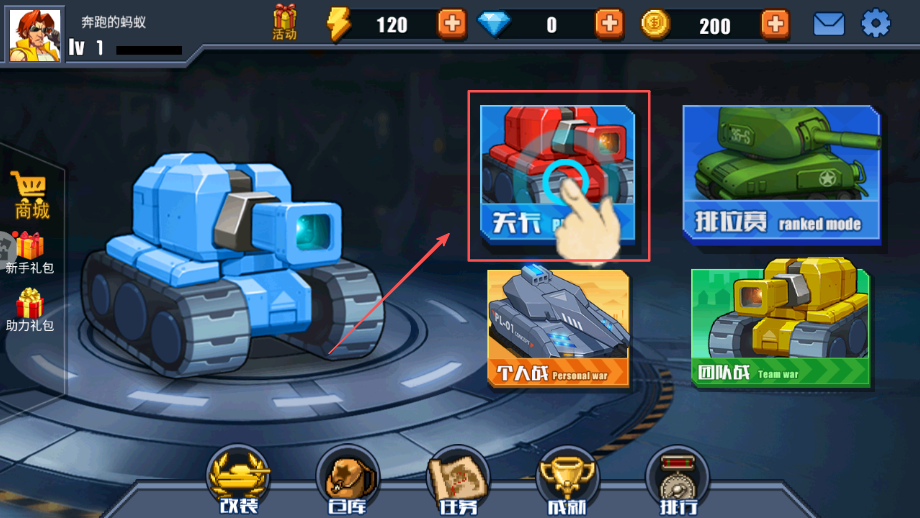920x518 pixels.
Task: Select the 排位赛 ranked mode tile
Action: tap(781, 173)
